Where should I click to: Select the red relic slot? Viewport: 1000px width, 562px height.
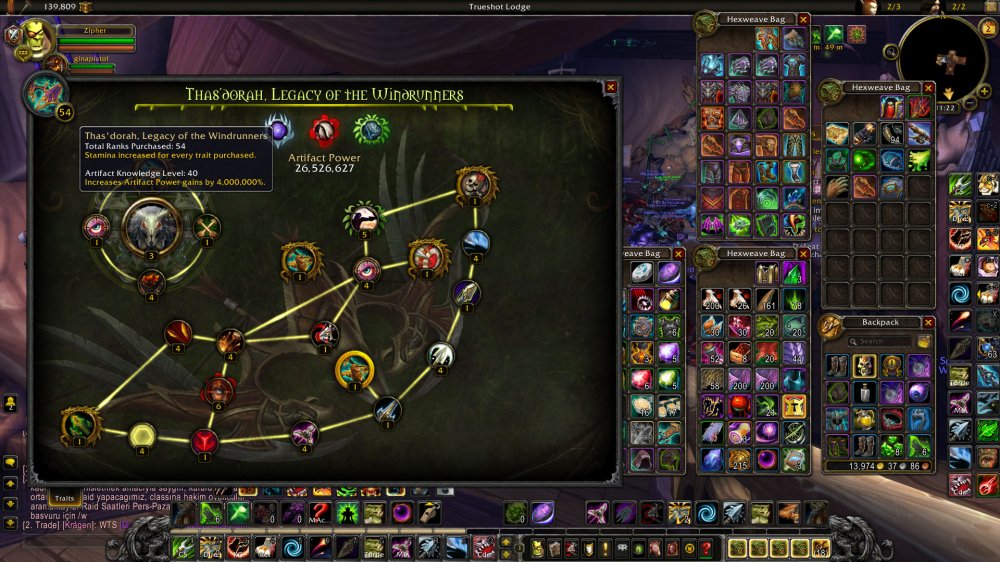point(324,130)
